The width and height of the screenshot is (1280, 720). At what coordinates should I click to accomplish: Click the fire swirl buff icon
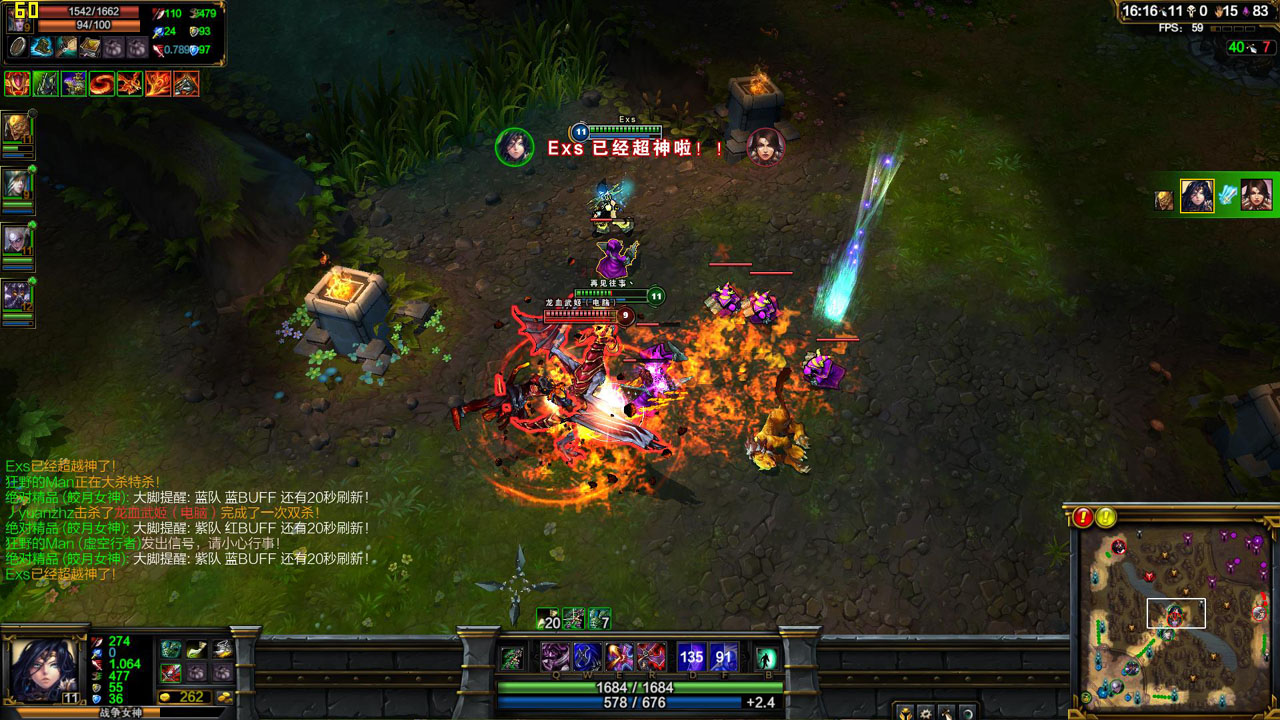tap(102, 84)
